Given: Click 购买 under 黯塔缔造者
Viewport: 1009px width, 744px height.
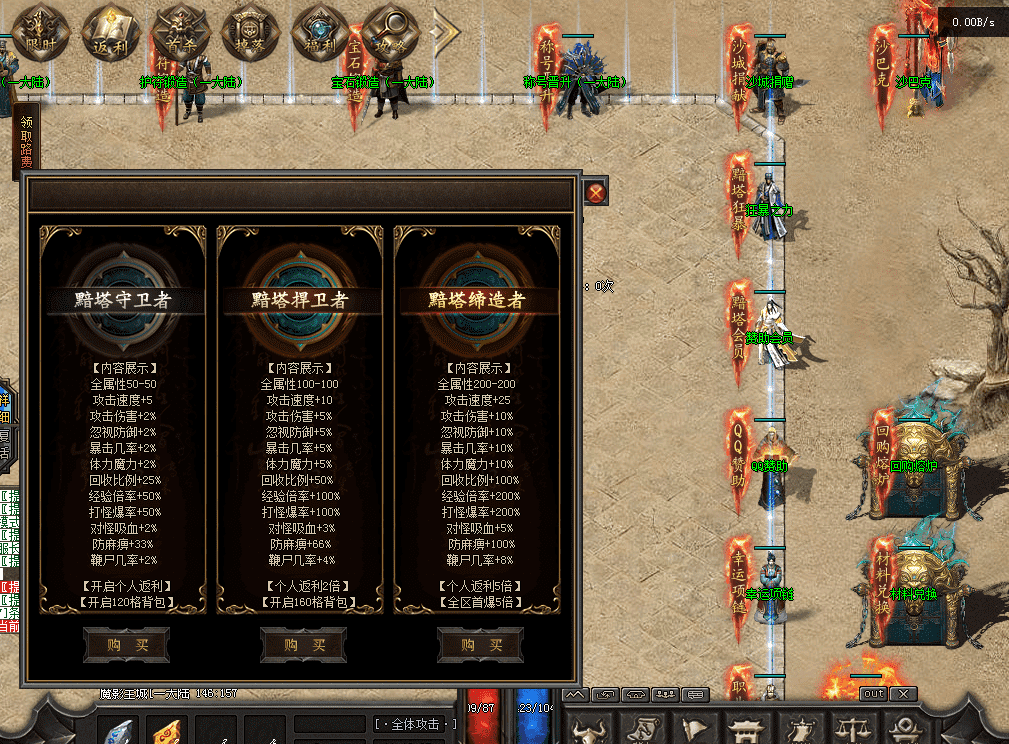Looking at the screenshot, I should point(480,646).
